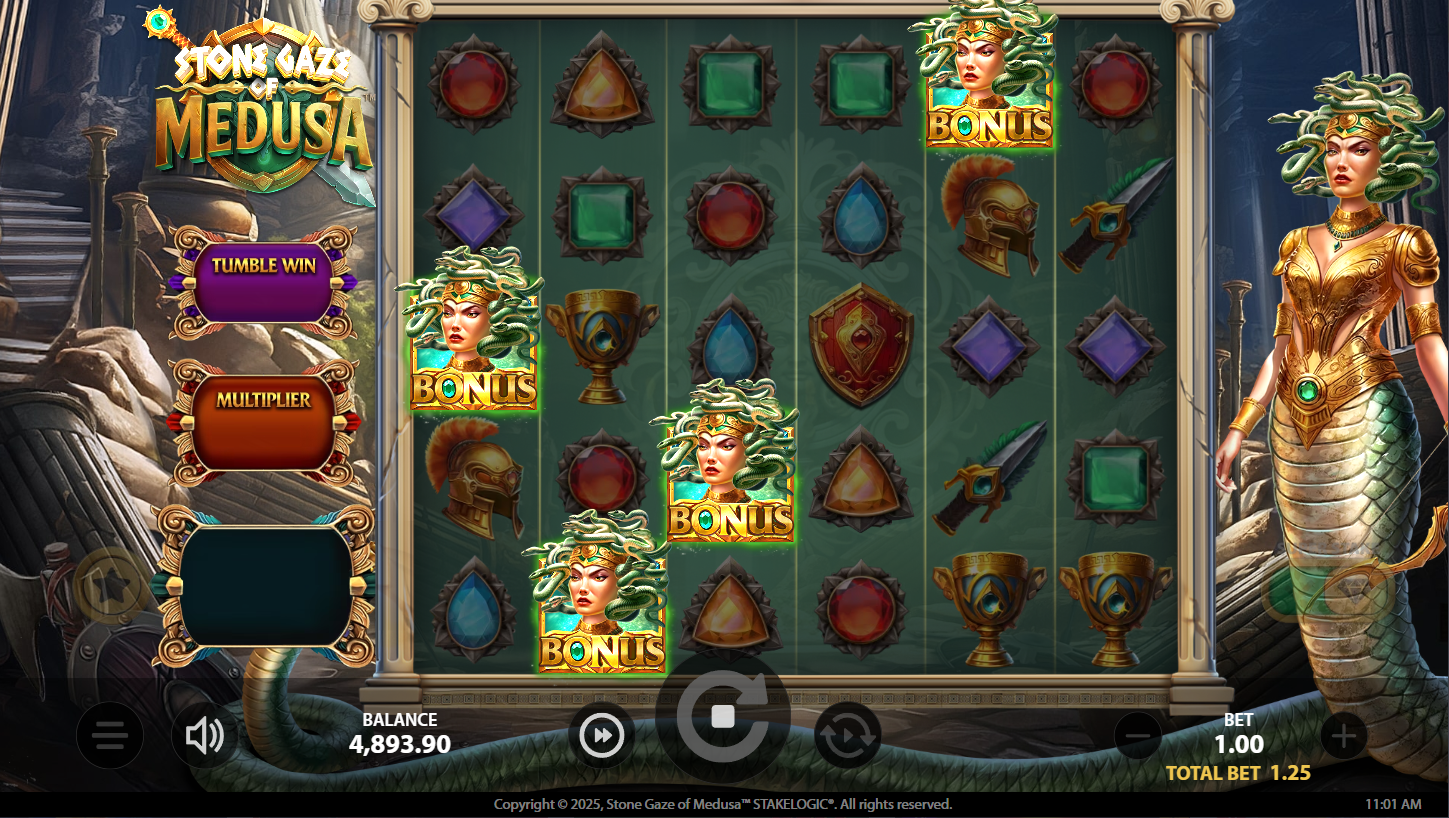Screen dimensions: 1449x818
Task: Toggle the sound speaker icon
Action: [x=204, y=737]
